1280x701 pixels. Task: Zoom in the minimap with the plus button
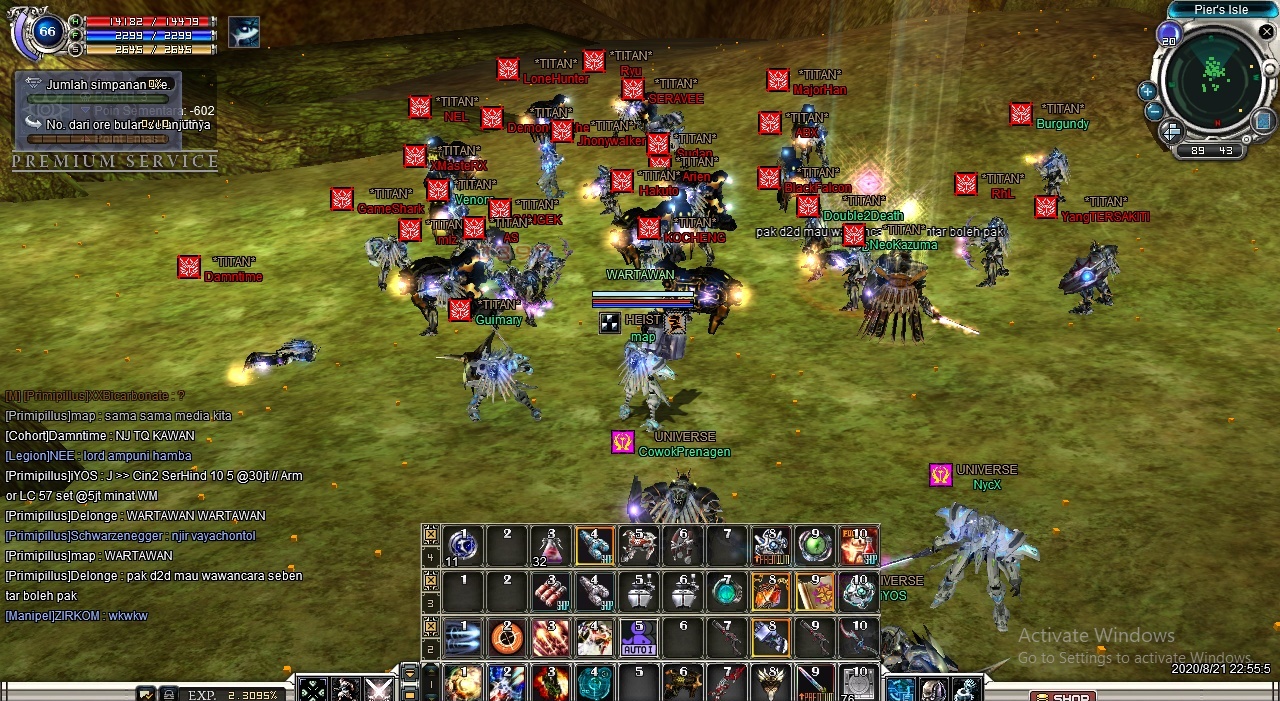point(1147,91)
